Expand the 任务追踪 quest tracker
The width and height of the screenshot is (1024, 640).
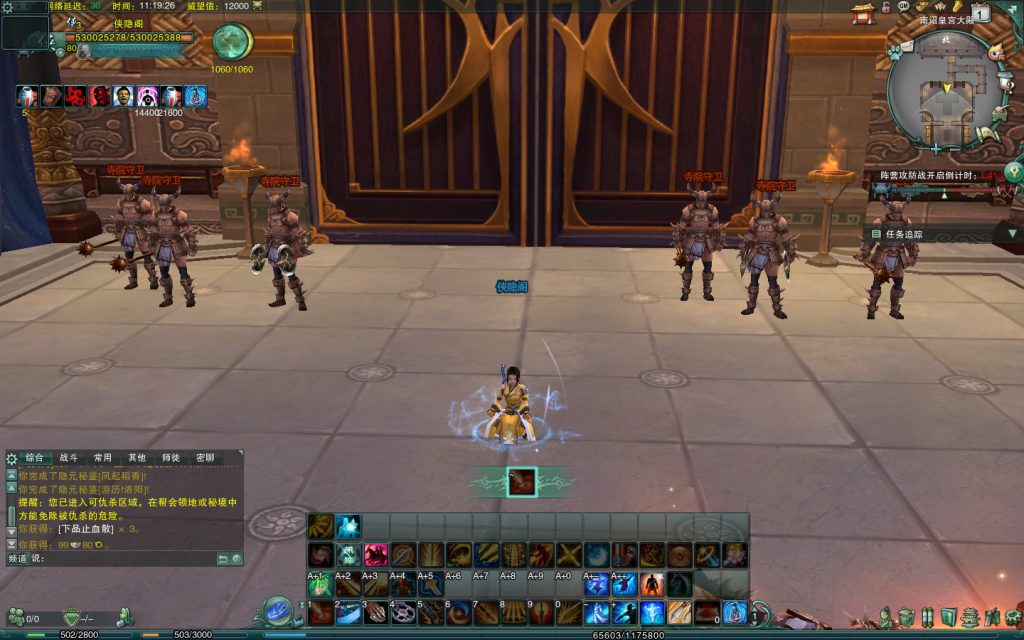(x=1011, y=234)
